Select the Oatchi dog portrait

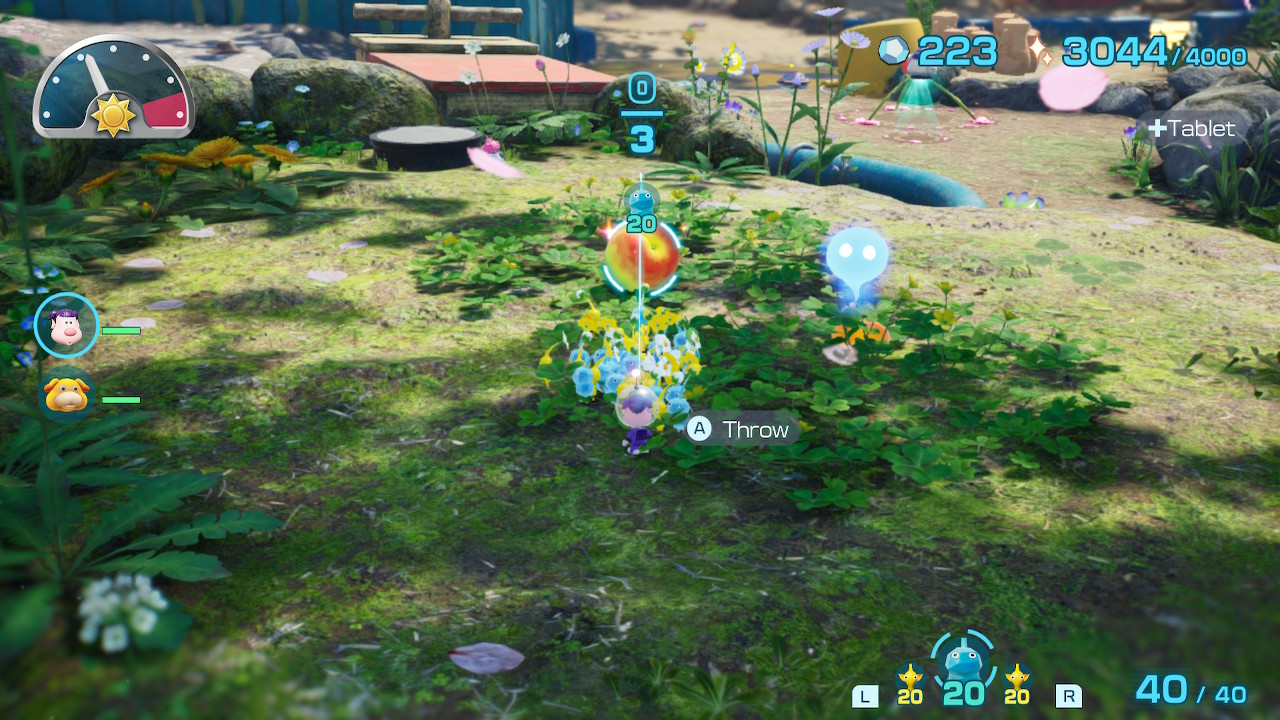click(67, 395)
